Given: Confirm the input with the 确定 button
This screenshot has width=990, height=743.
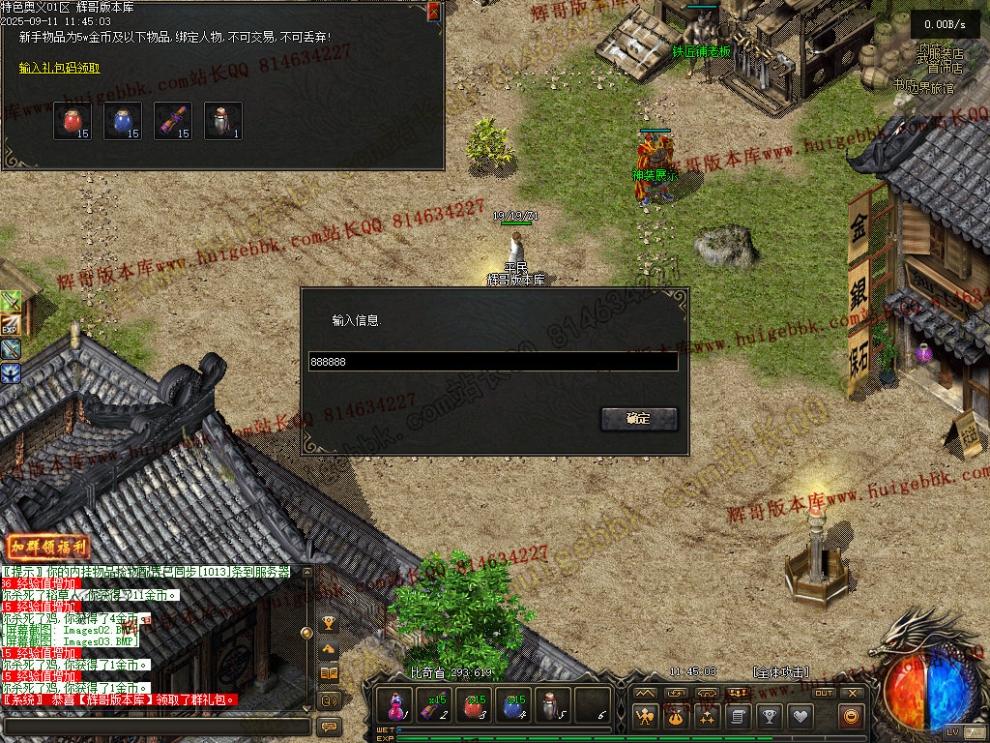Looking at the screenshot, I should (639, 419).
